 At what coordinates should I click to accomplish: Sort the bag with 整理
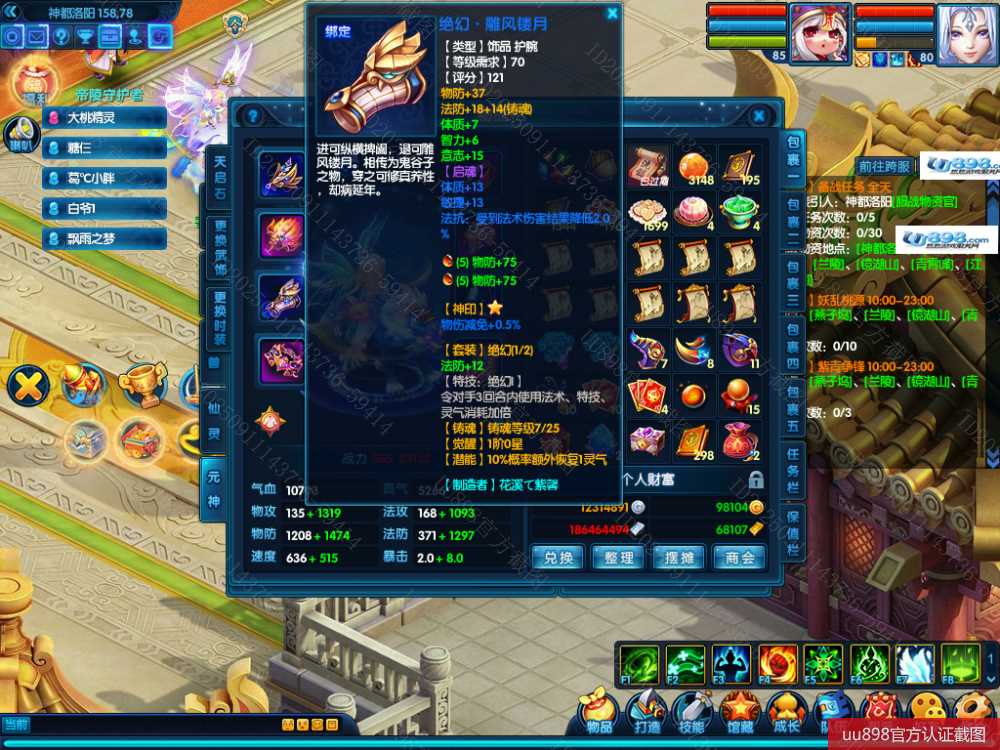pyautogui.click(x=619, y=557)
